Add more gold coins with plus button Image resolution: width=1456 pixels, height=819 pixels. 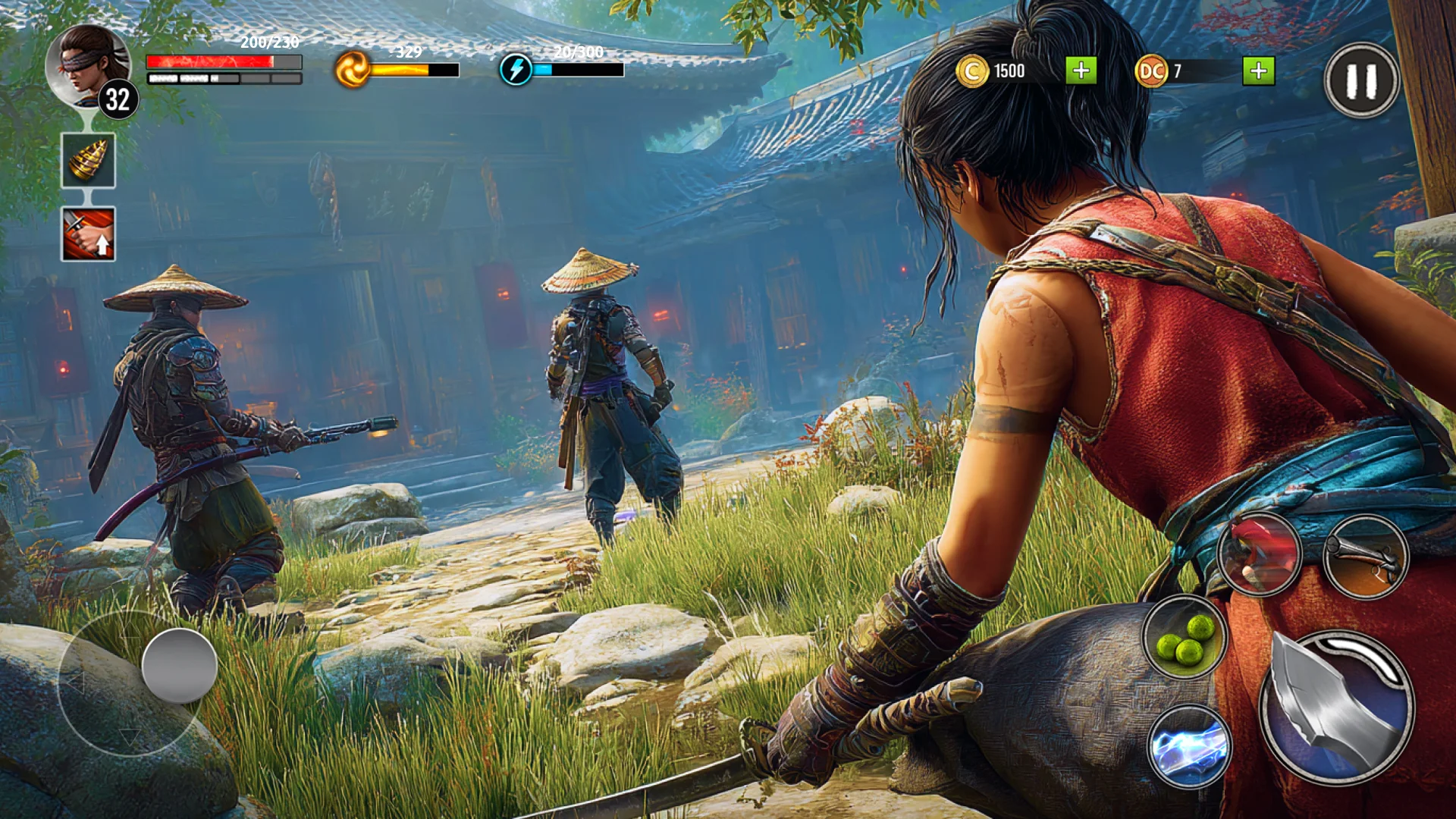click(x=1081, y=71)
